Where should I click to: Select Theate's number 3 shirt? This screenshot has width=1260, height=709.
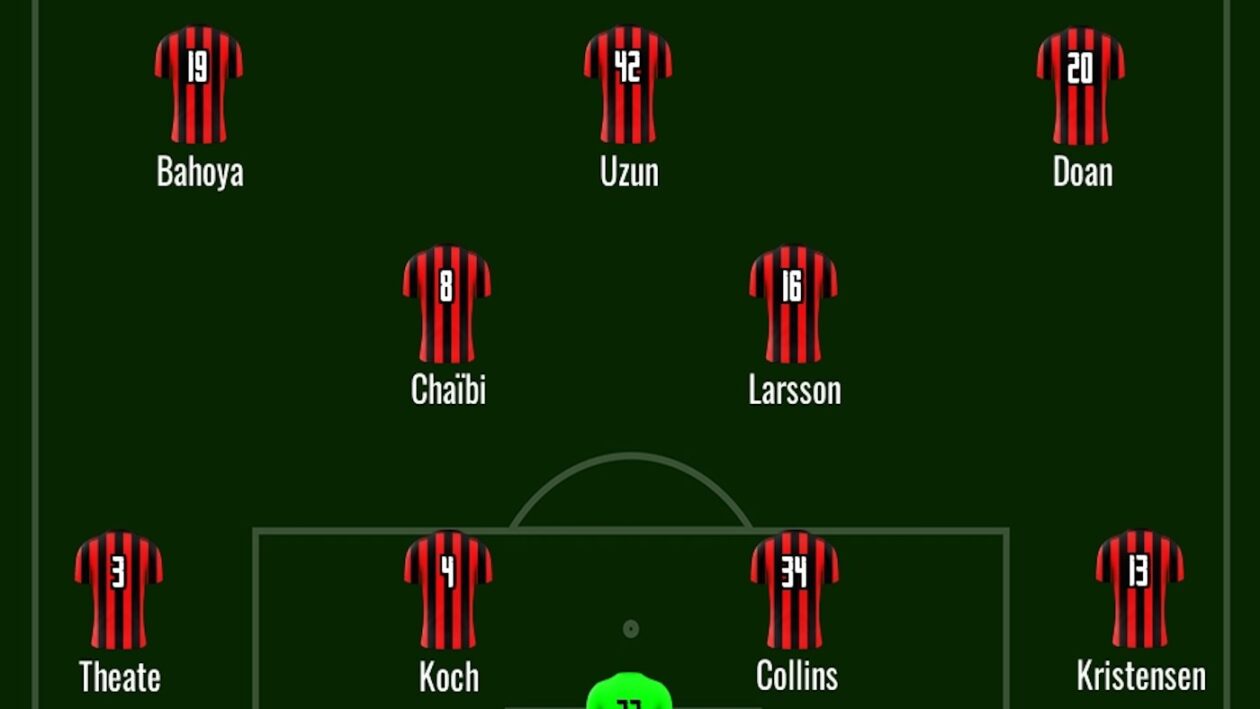click(x=118, y=589)
